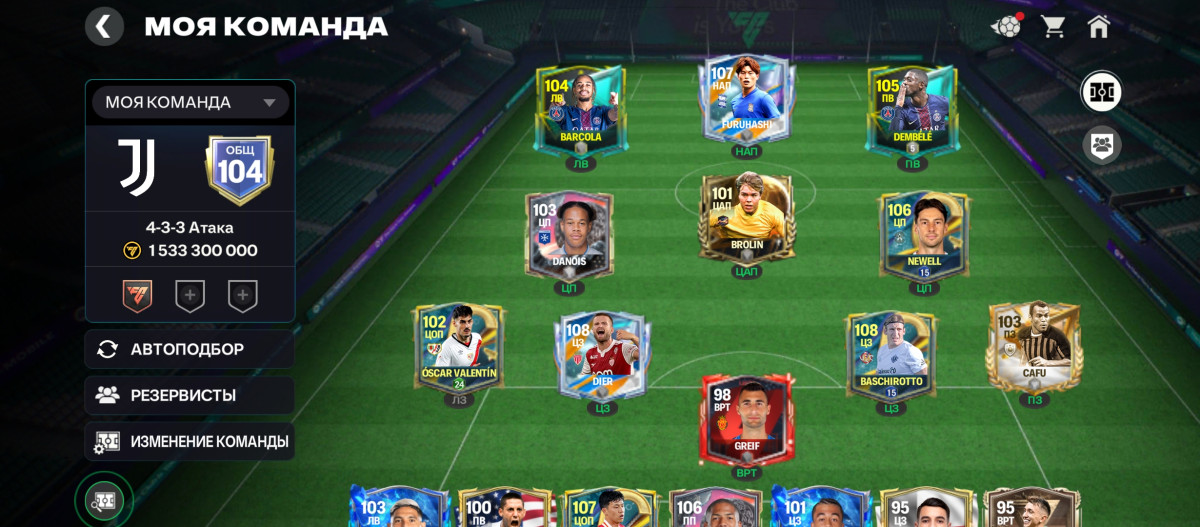The width and height of the screenshot is (1200, 527).
Task: Go back using the arrow button
Action: tap(104, 26)
